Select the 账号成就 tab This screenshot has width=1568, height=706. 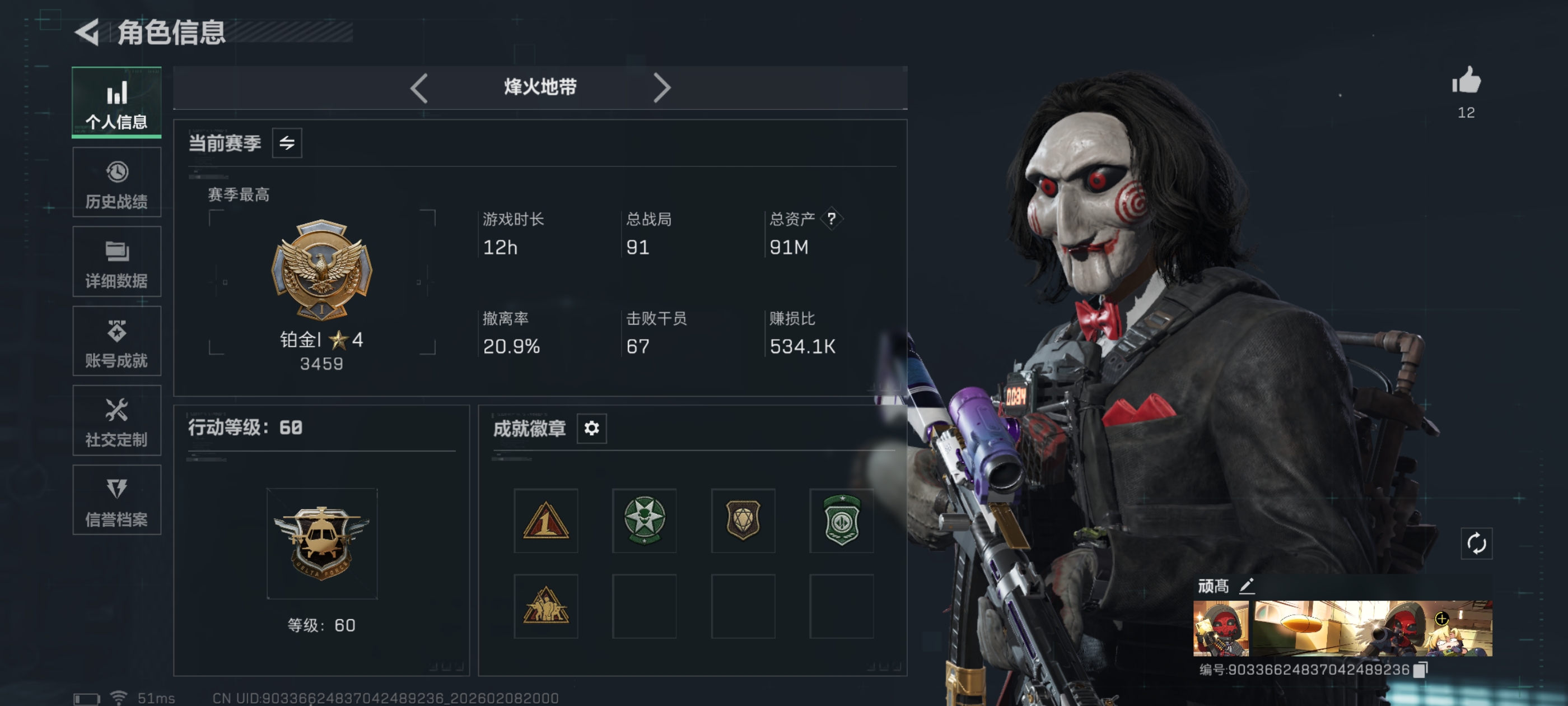point(116,341)
